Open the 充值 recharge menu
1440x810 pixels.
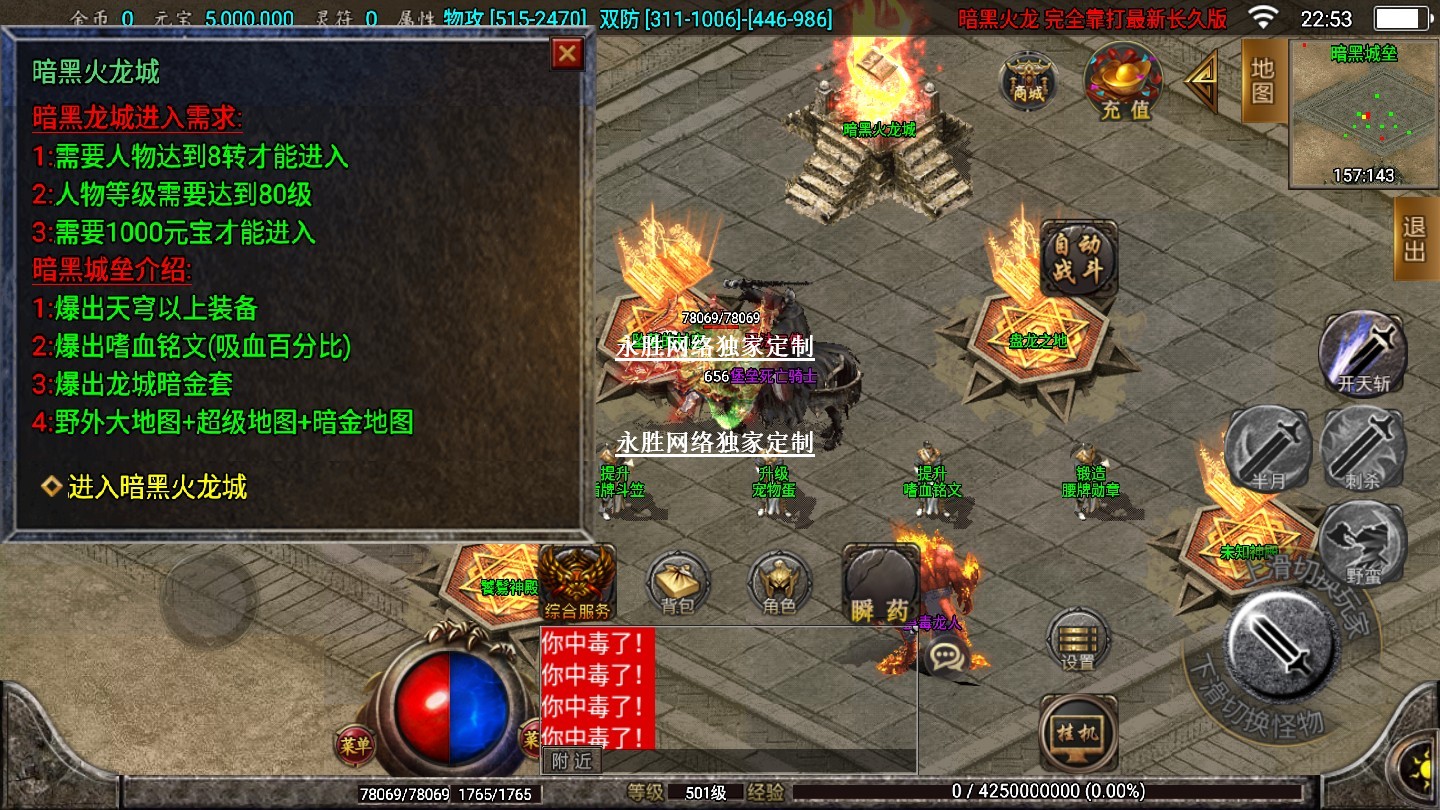tap(1123, 82)
